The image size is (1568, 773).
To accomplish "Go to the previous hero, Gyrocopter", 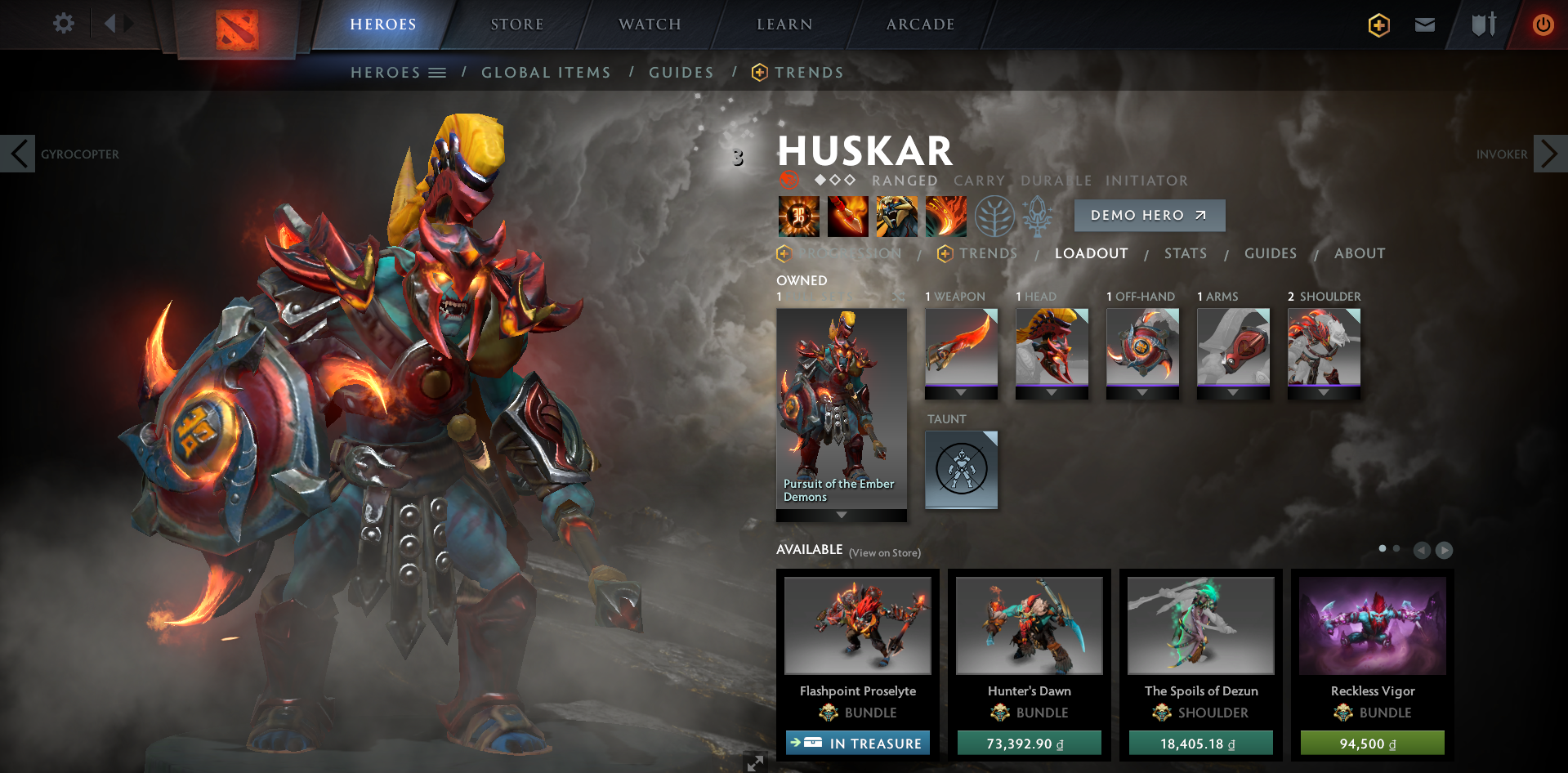I will [x=18, y=154].
